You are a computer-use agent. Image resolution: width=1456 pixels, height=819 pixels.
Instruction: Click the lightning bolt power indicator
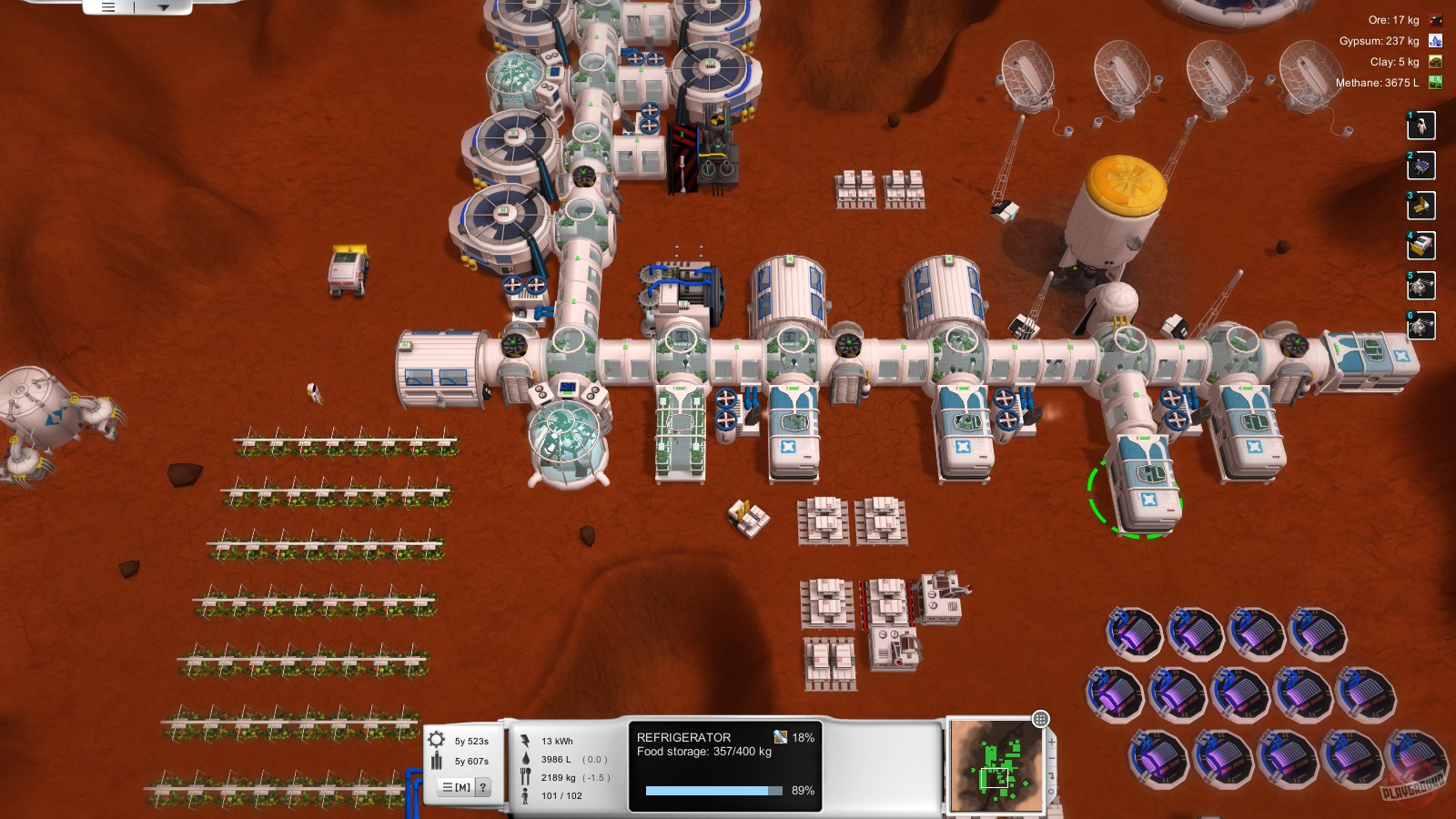tap(524, 742)
